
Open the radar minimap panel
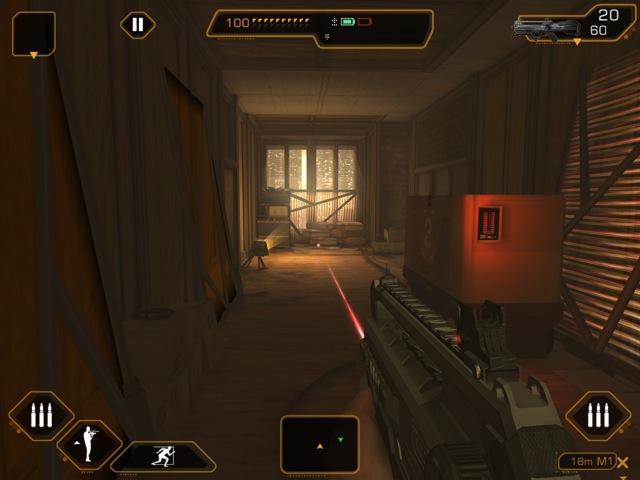(319, 443)
